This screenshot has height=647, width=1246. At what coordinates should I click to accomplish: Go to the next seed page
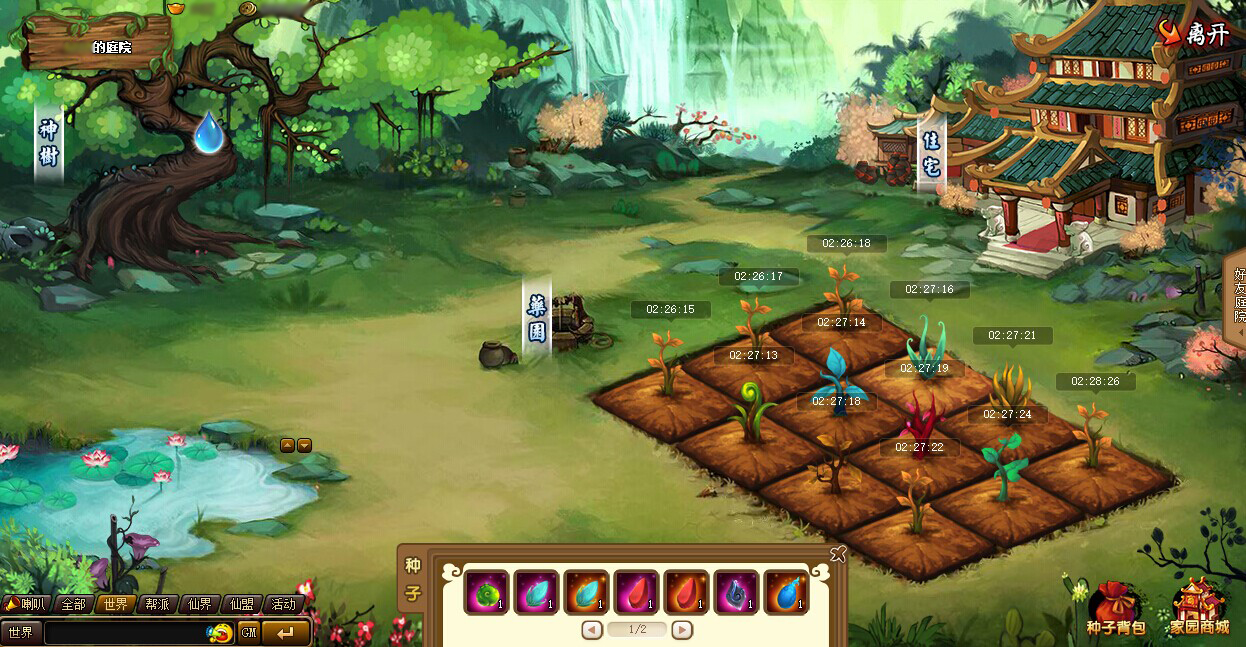click(682, 630)
